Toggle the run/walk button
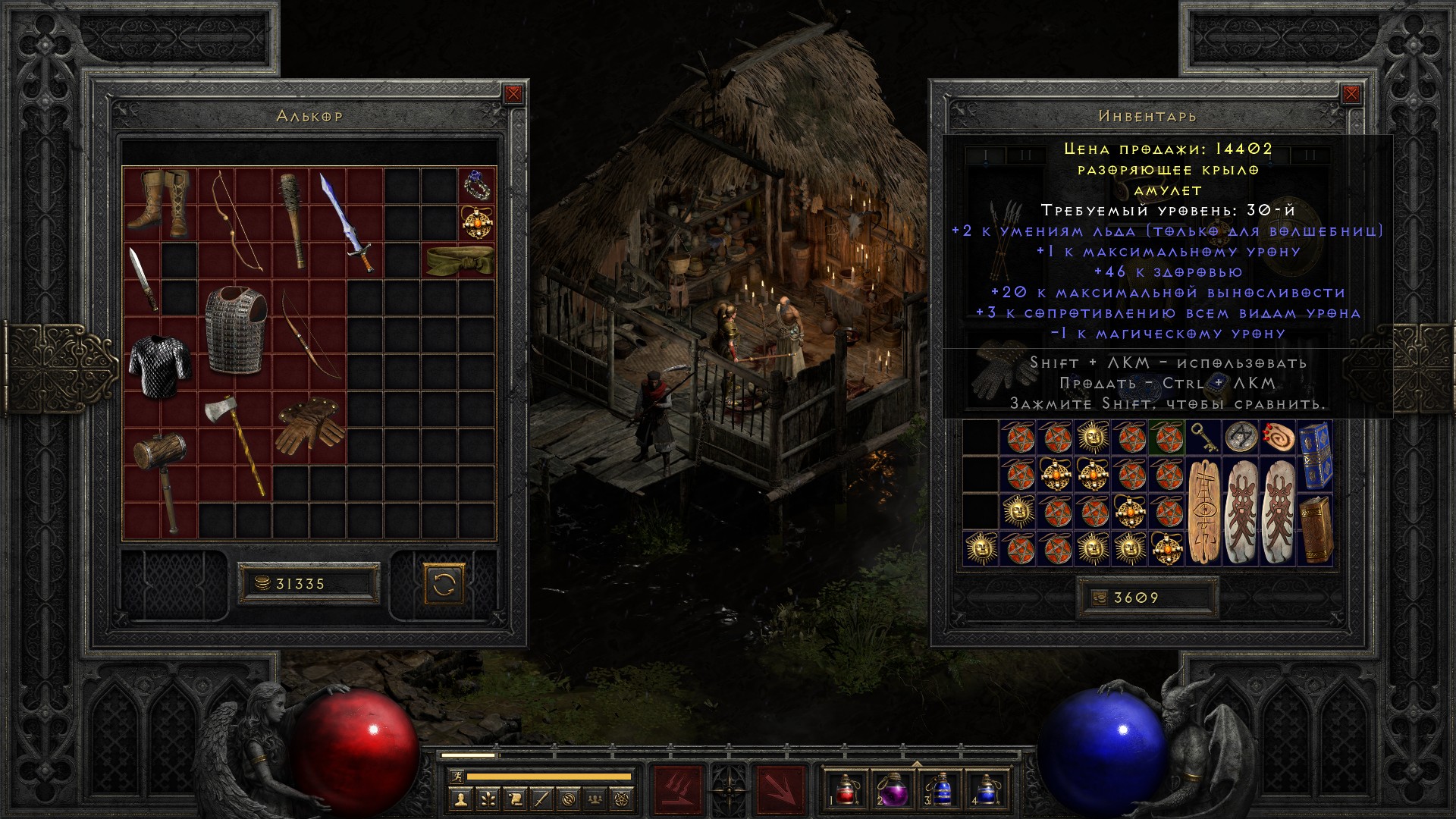This screenshot has width=1456, height=819. (x=456, y=777)
